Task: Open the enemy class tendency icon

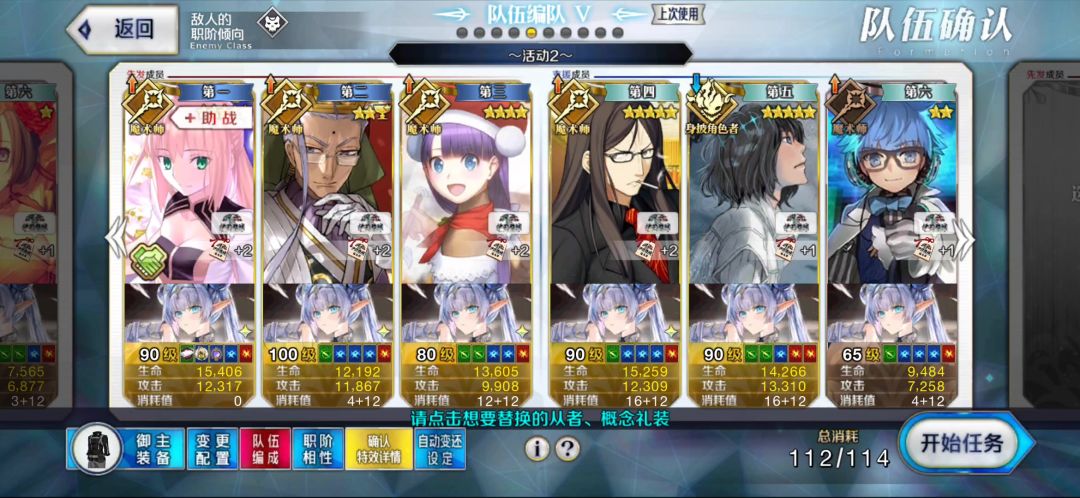Action: (x=271, y=22)
